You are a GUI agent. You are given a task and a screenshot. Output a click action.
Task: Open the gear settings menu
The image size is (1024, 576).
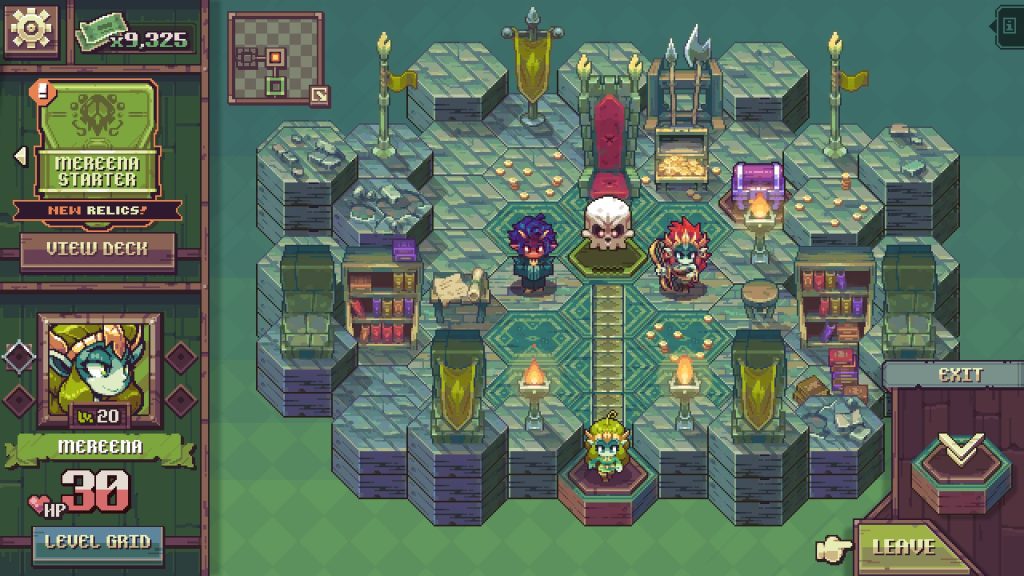[29, 30]
